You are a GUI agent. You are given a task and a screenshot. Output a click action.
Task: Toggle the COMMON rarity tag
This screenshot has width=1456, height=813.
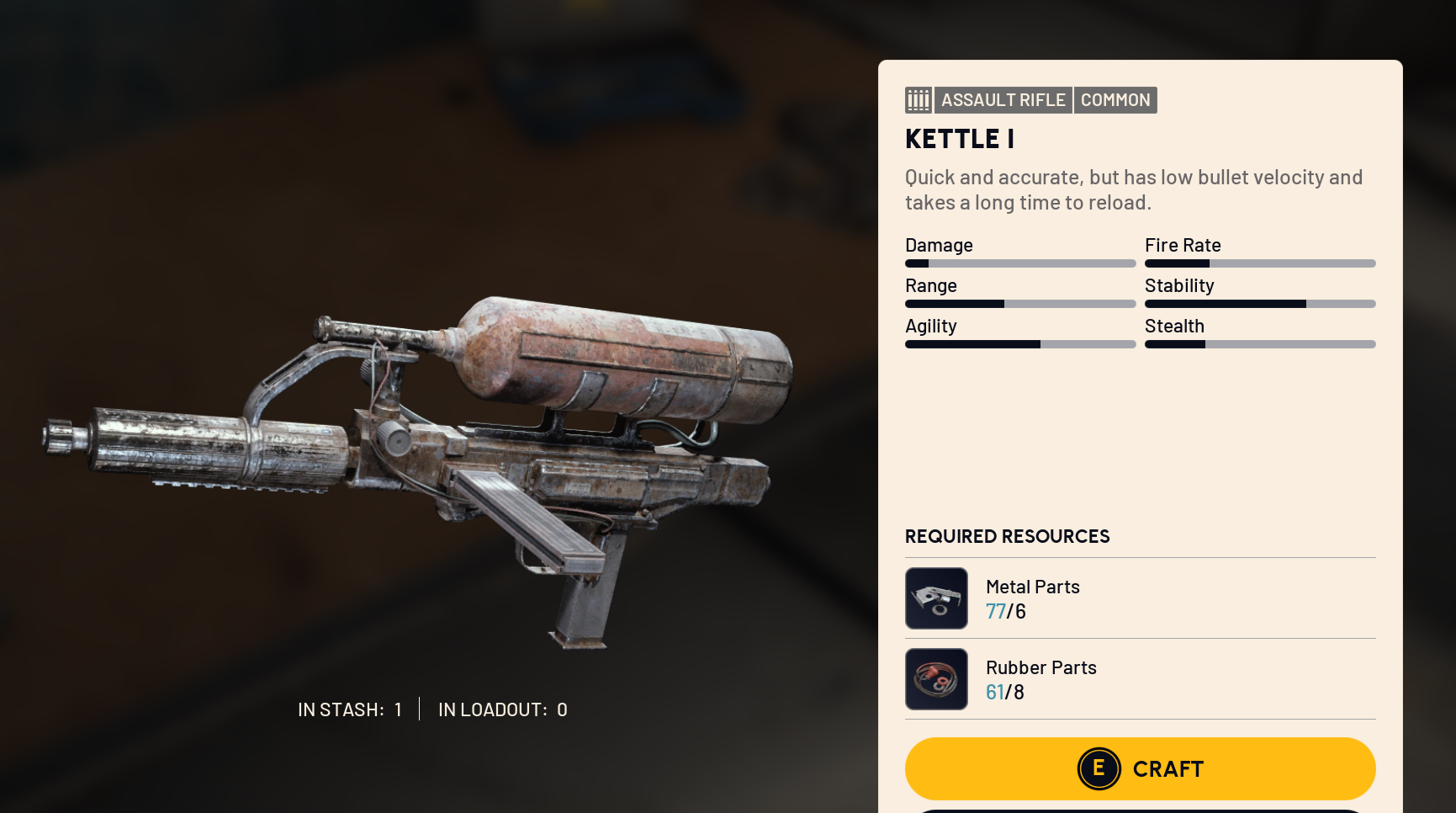tap(1115, 99)
